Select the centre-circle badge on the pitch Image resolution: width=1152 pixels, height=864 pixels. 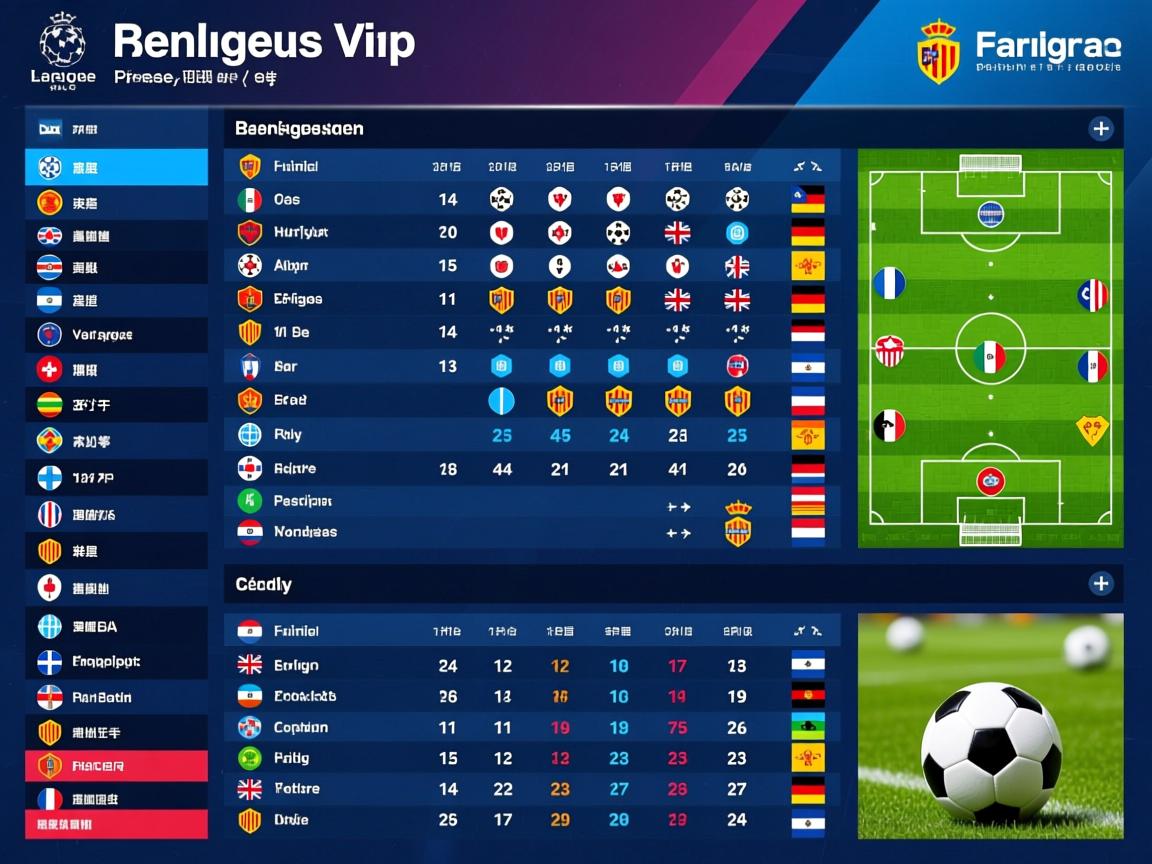point(989,356)
